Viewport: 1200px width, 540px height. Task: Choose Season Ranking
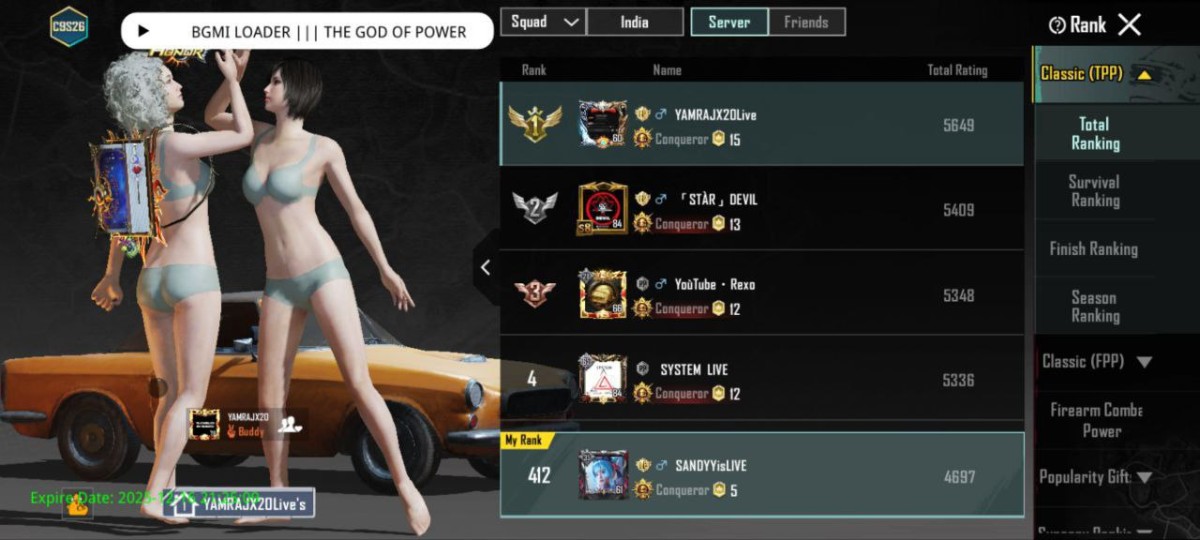tap(1094, 306)
